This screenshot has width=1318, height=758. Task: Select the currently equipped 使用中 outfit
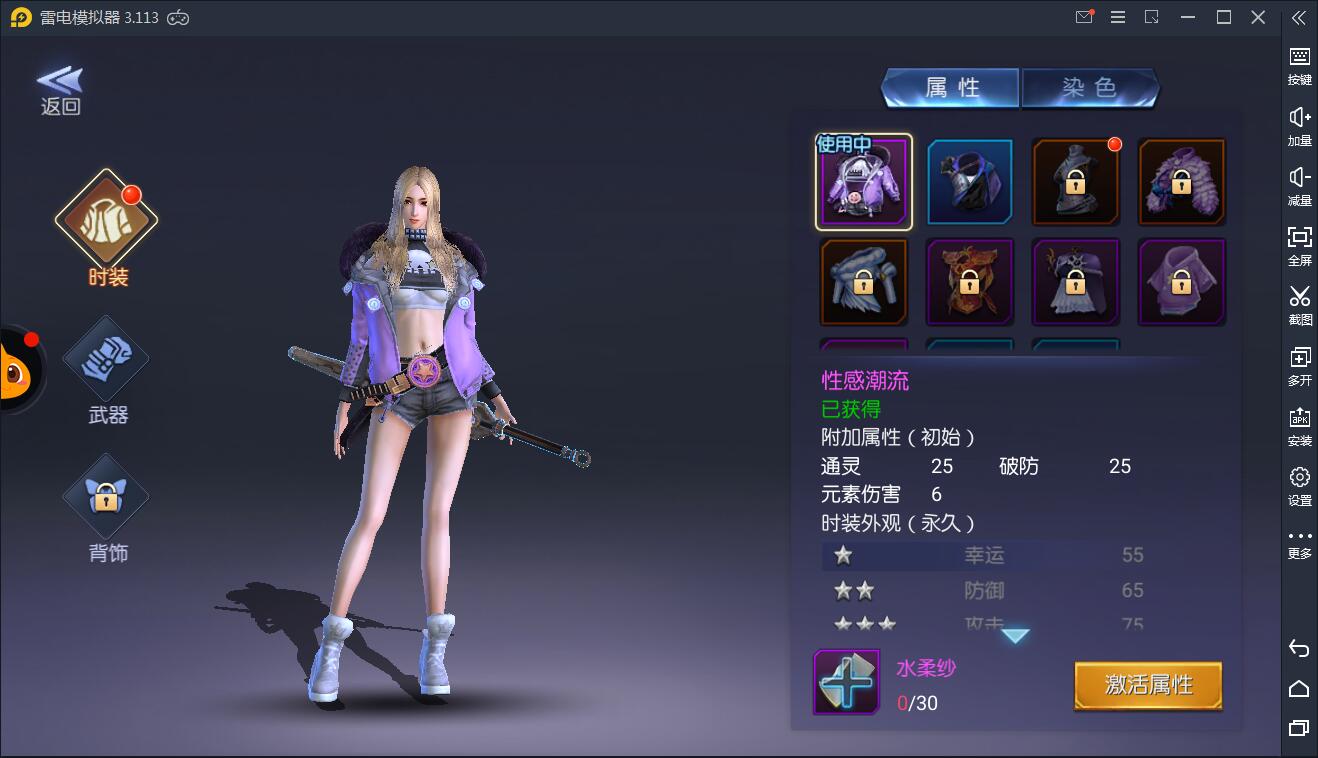[x=863, y=181]
